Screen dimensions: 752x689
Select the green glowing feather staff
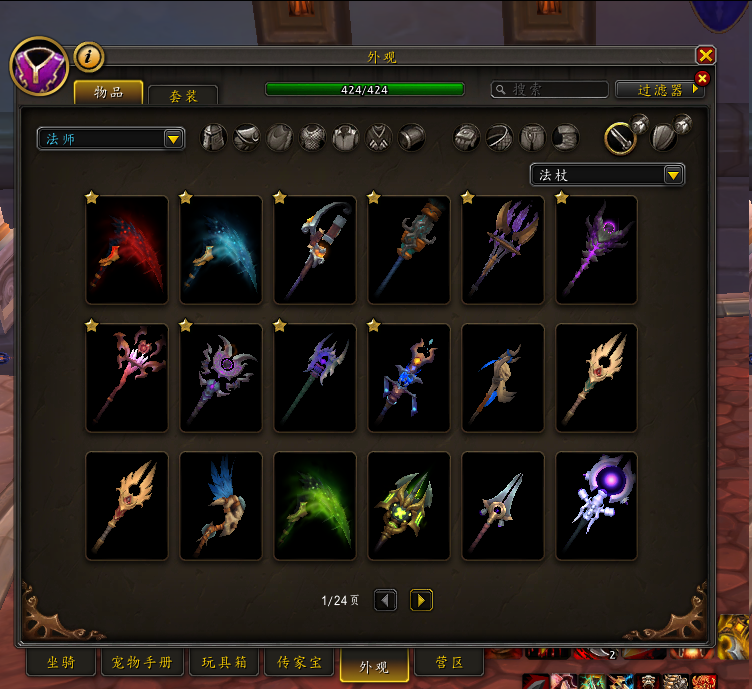315,506
